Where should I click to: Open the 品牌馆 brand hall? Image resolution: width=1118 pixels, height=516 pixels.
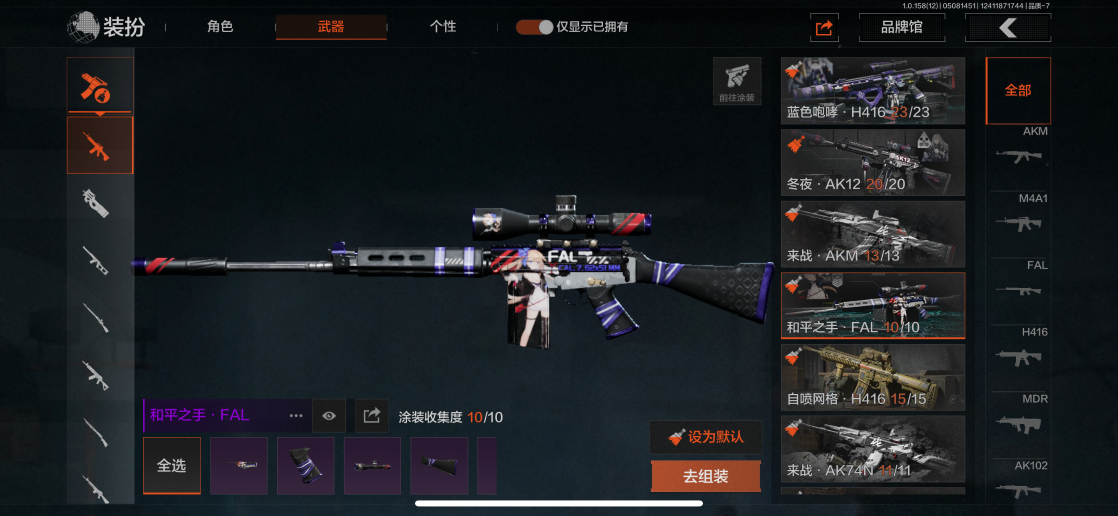pos(902,27)
